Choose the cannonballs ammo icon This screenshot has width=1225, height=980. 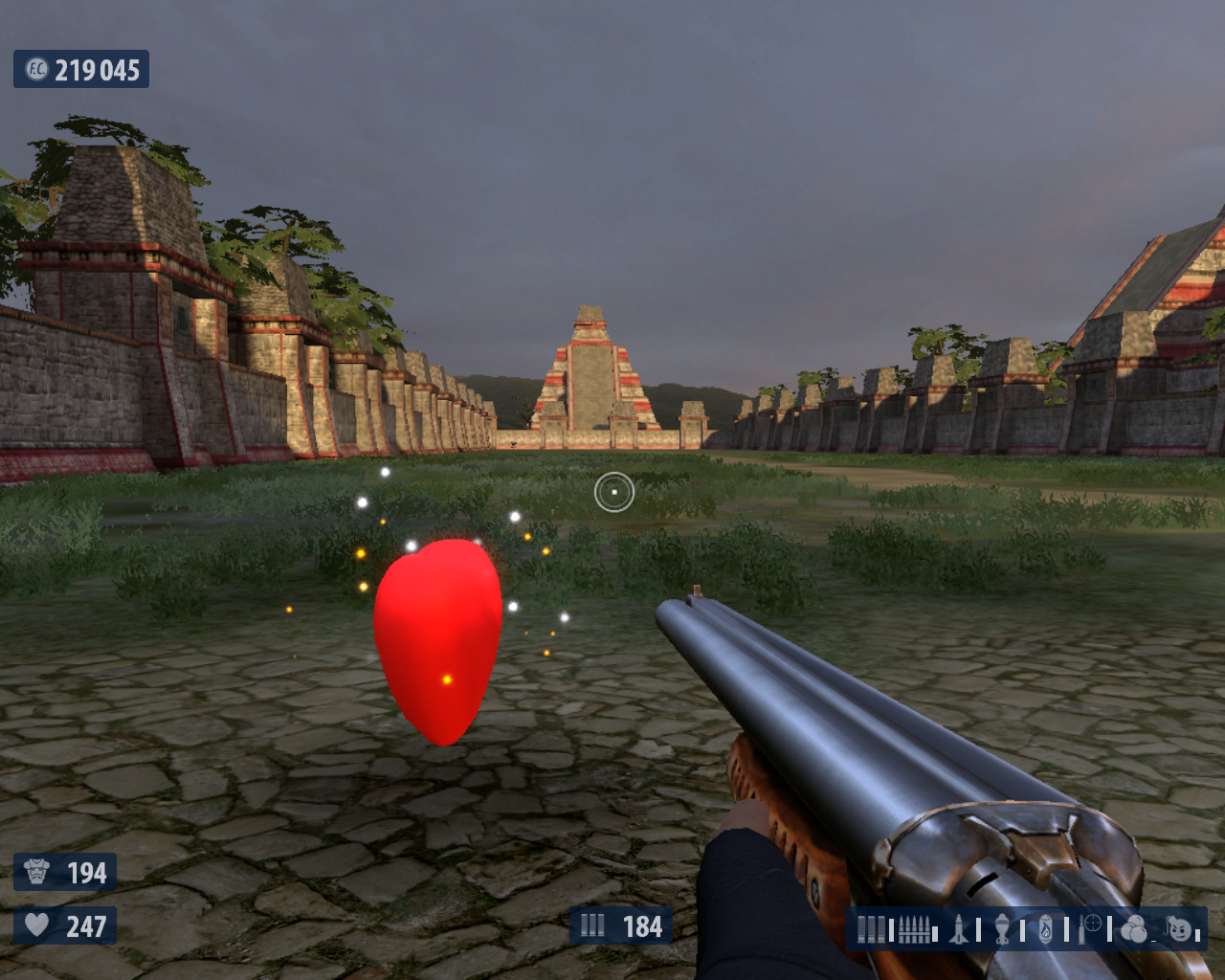click(x=1133, y=929)
